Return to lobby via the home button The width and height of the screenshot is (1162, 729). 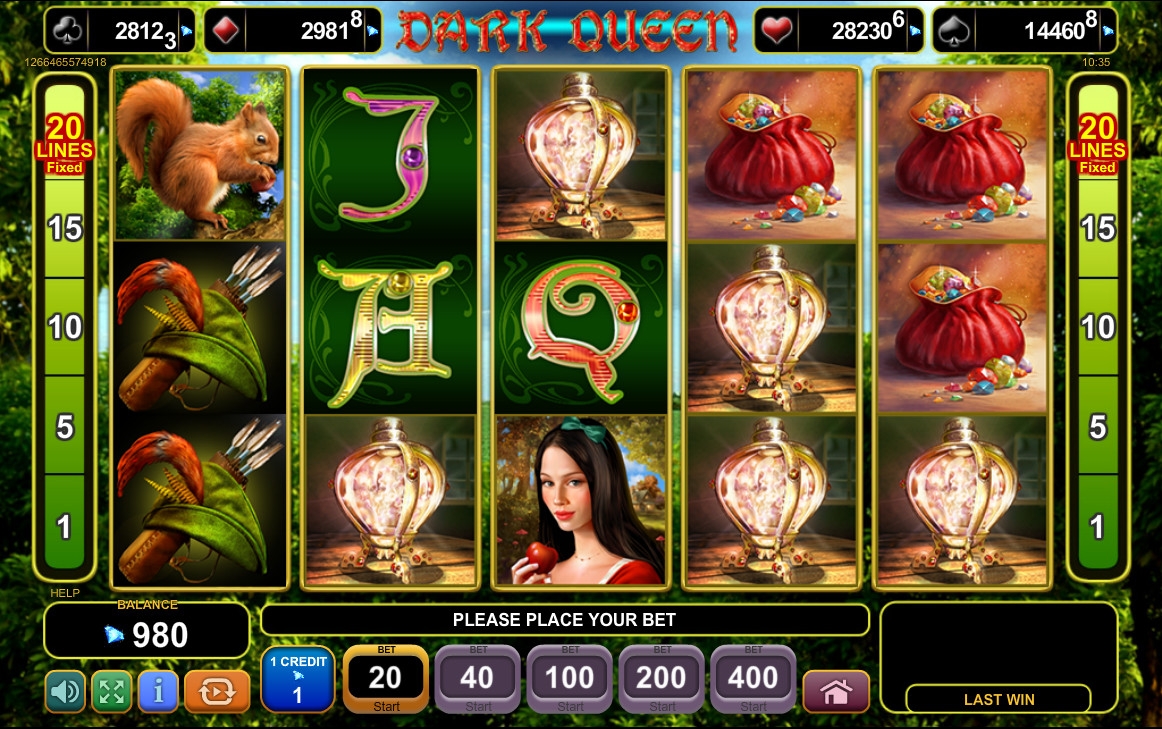(x=836, y=691)
